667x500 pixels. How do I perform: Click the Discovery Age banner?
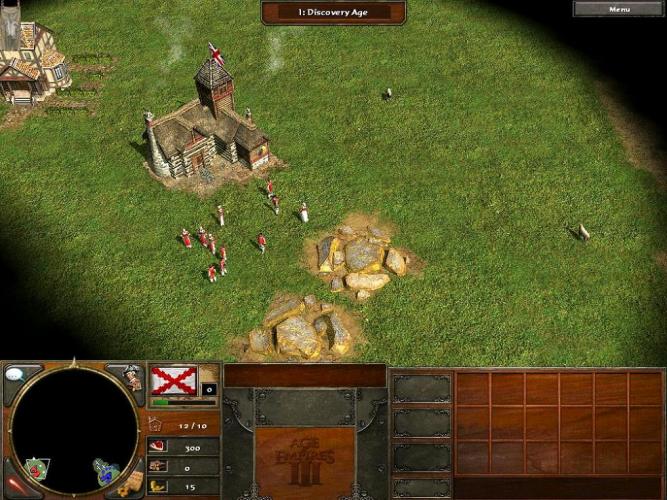tap(333, 12)
